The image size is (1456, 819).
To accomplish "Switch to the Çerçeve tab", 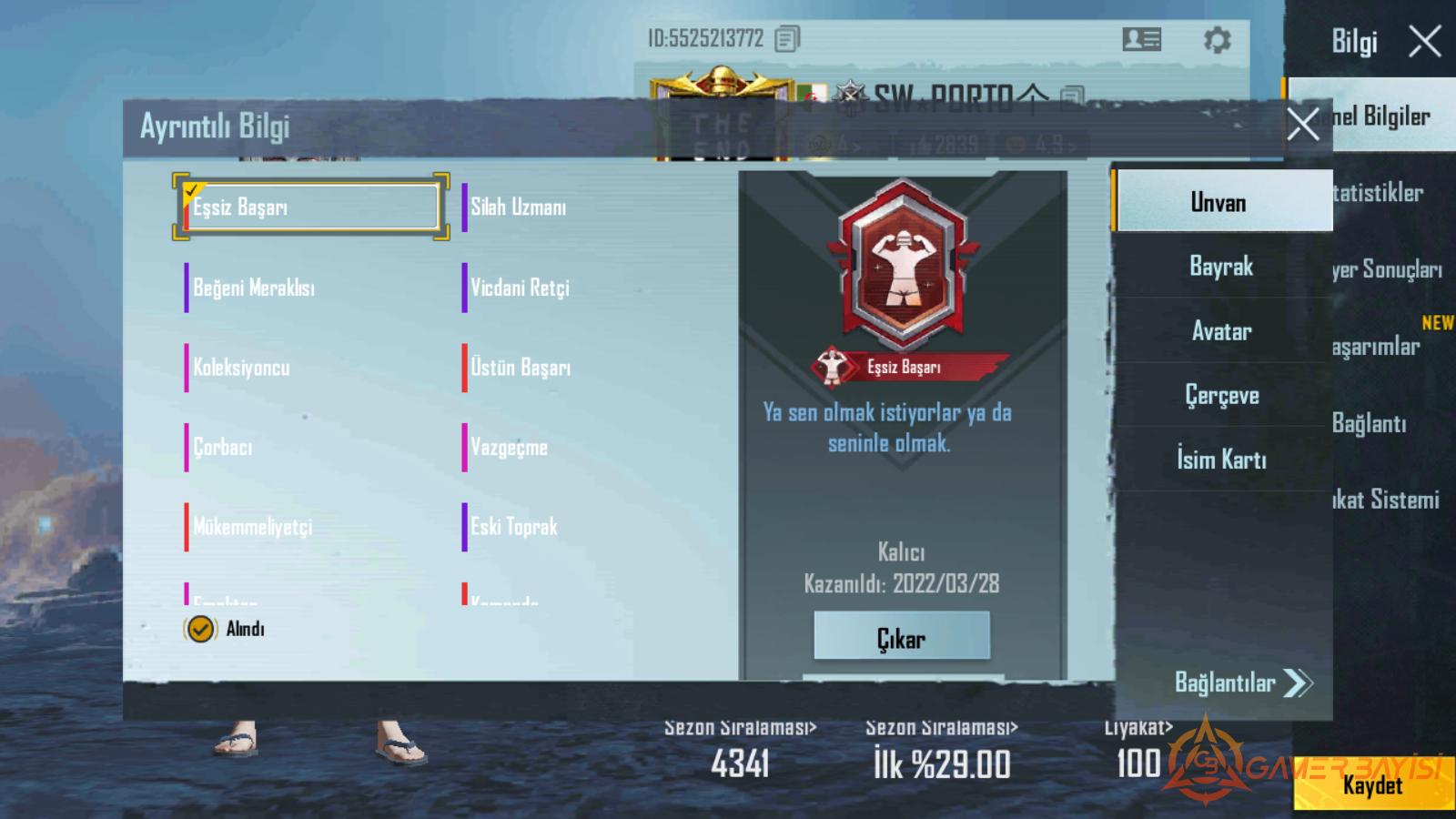I will click(x=1221, y=395).
